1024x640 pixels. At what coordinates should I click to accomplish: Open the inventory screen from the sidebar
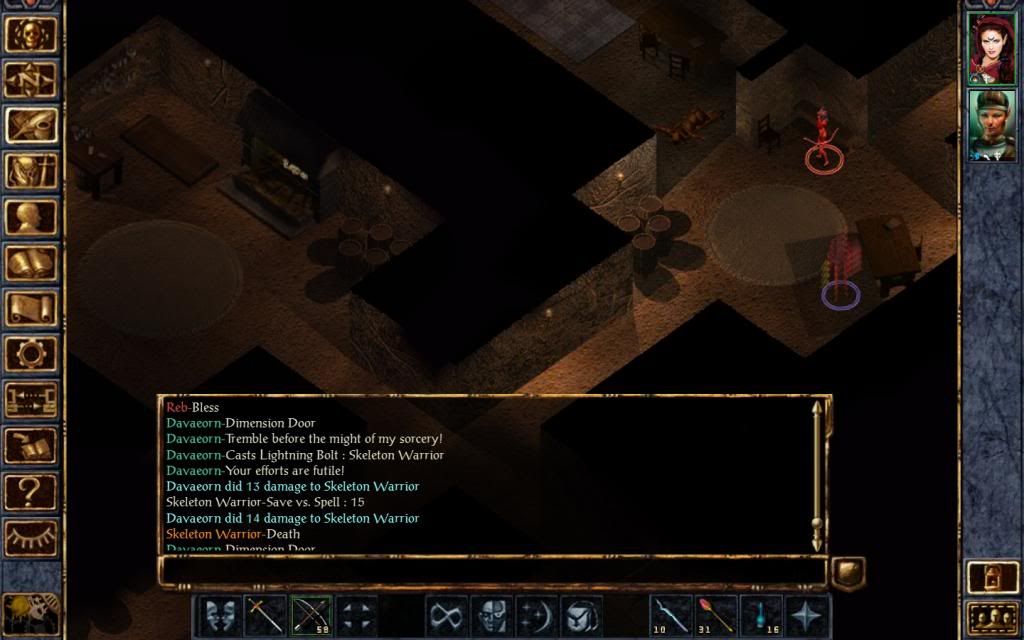pyautogui.click(x=31, y=171)
